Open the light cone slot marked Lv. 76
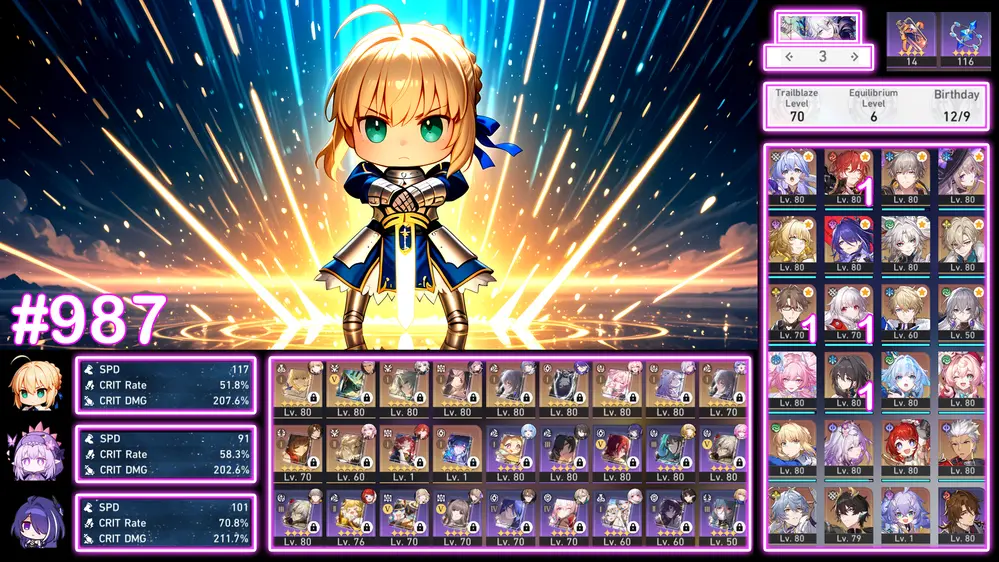The height and width of the screenshot is (562, 999). [351, 515]
